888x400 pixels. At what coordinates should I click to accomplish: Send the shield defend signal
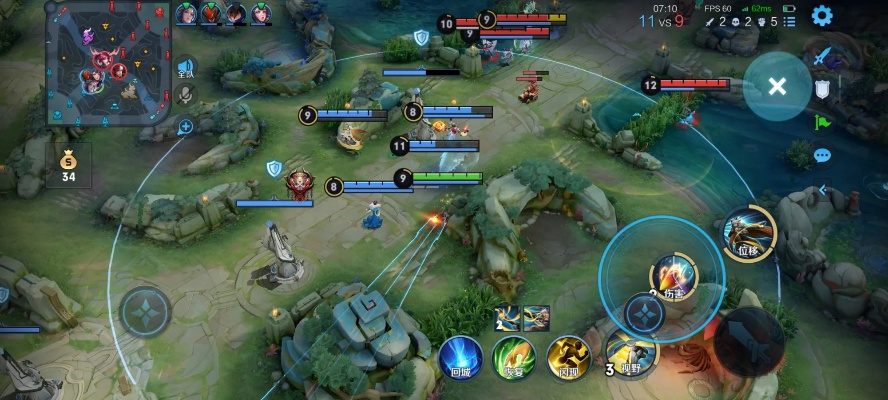click(x=823, y=89)
